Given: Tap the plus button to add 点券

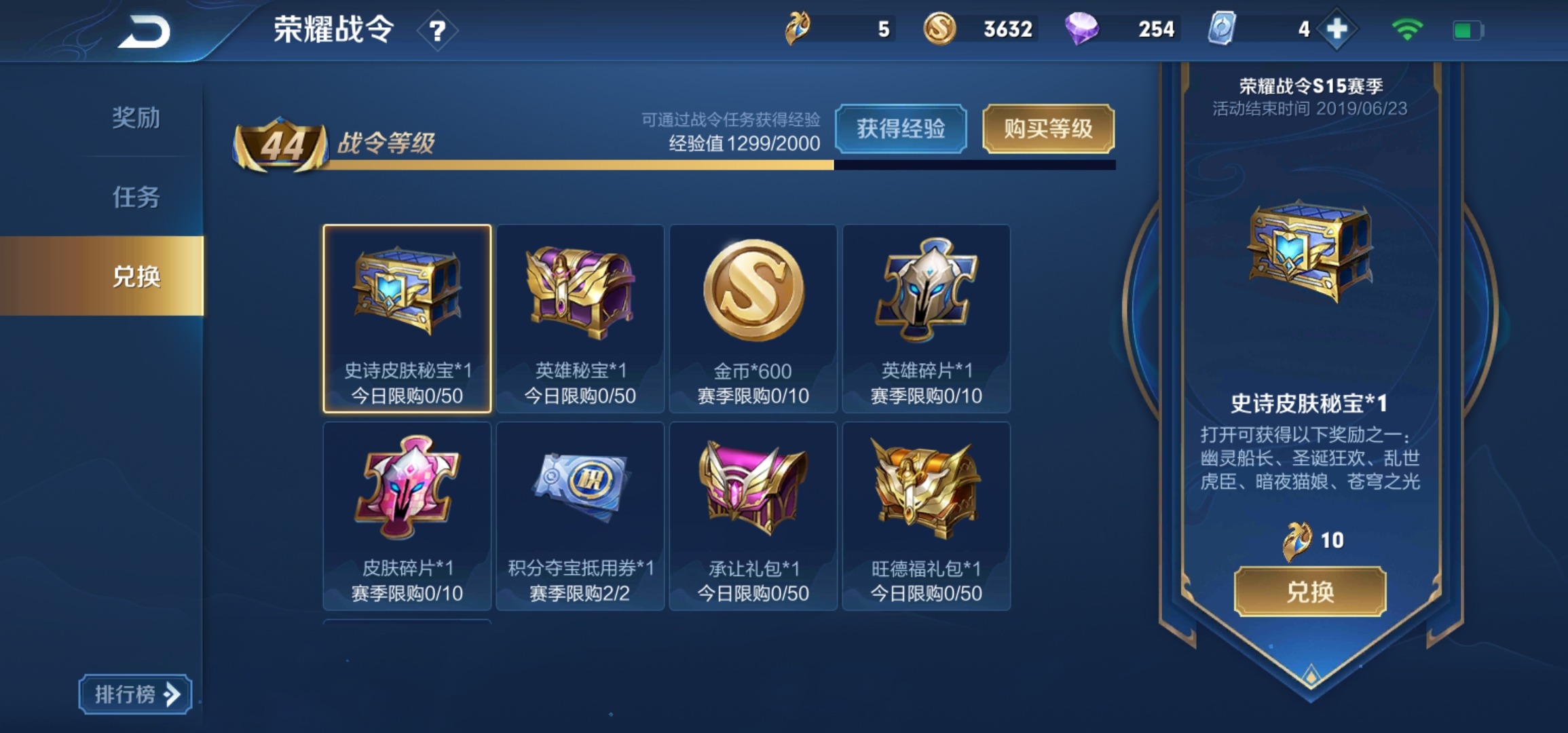Looking at the screenshot, I should 1333,29.
